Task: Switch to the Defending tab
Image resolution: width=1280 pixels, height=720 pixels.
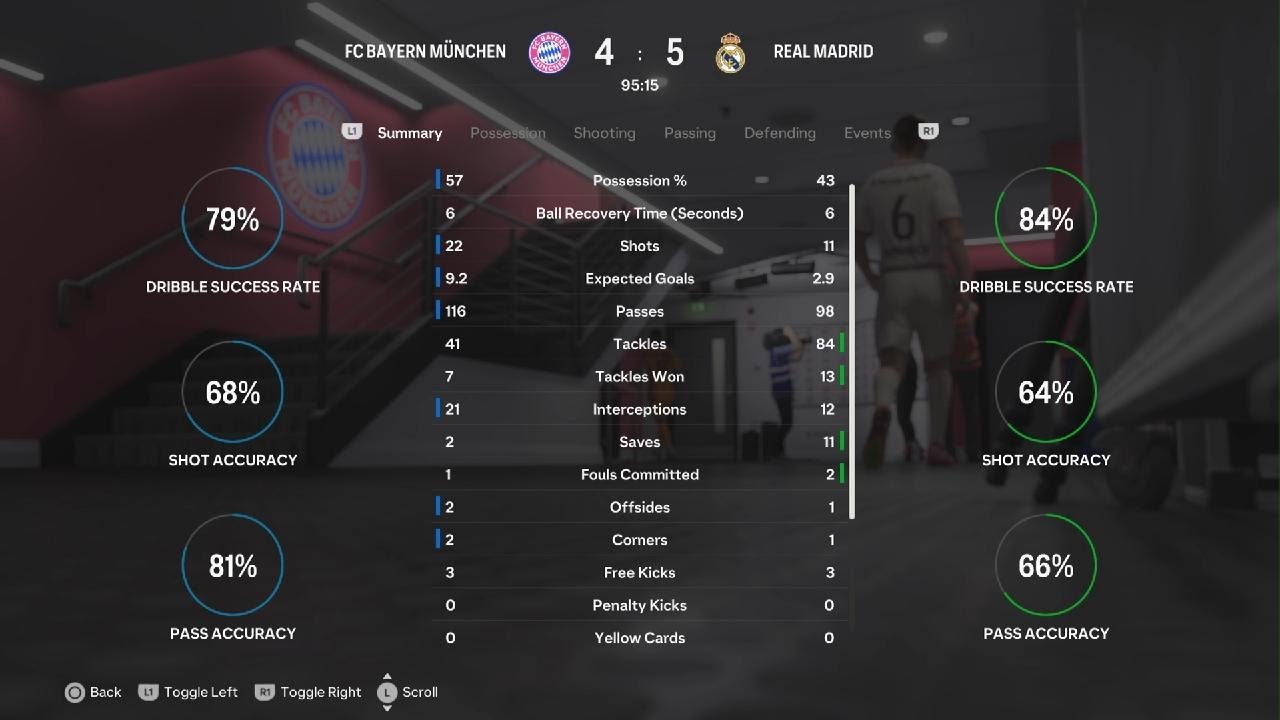Action: (x=779, y=133)
